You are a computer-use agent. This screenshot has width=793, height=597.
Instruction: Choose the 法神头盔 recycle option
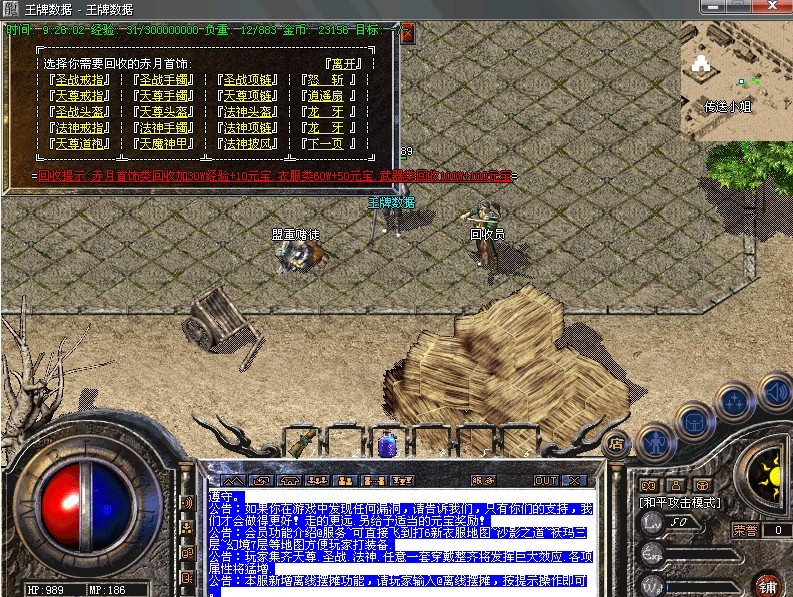click(x=249, y=111)
